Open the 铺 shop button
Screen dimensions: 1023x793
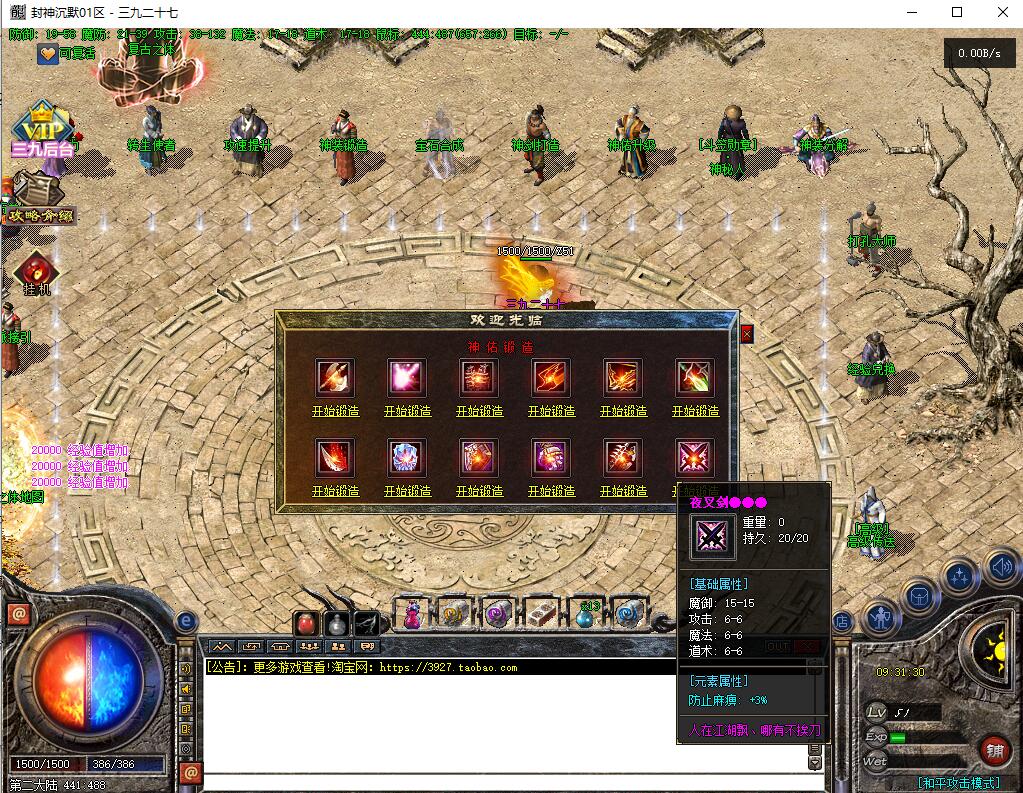pos(993,749)
